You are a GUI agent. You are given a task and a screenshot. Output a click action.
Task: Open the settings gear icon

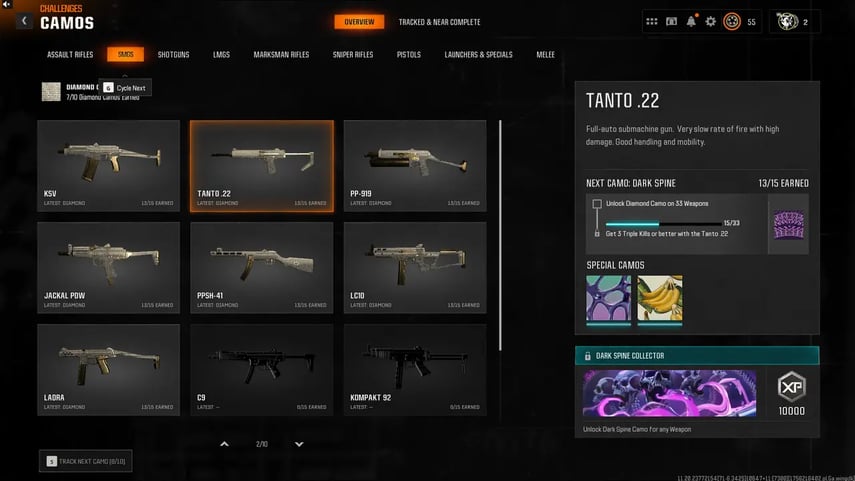(711, 21)
